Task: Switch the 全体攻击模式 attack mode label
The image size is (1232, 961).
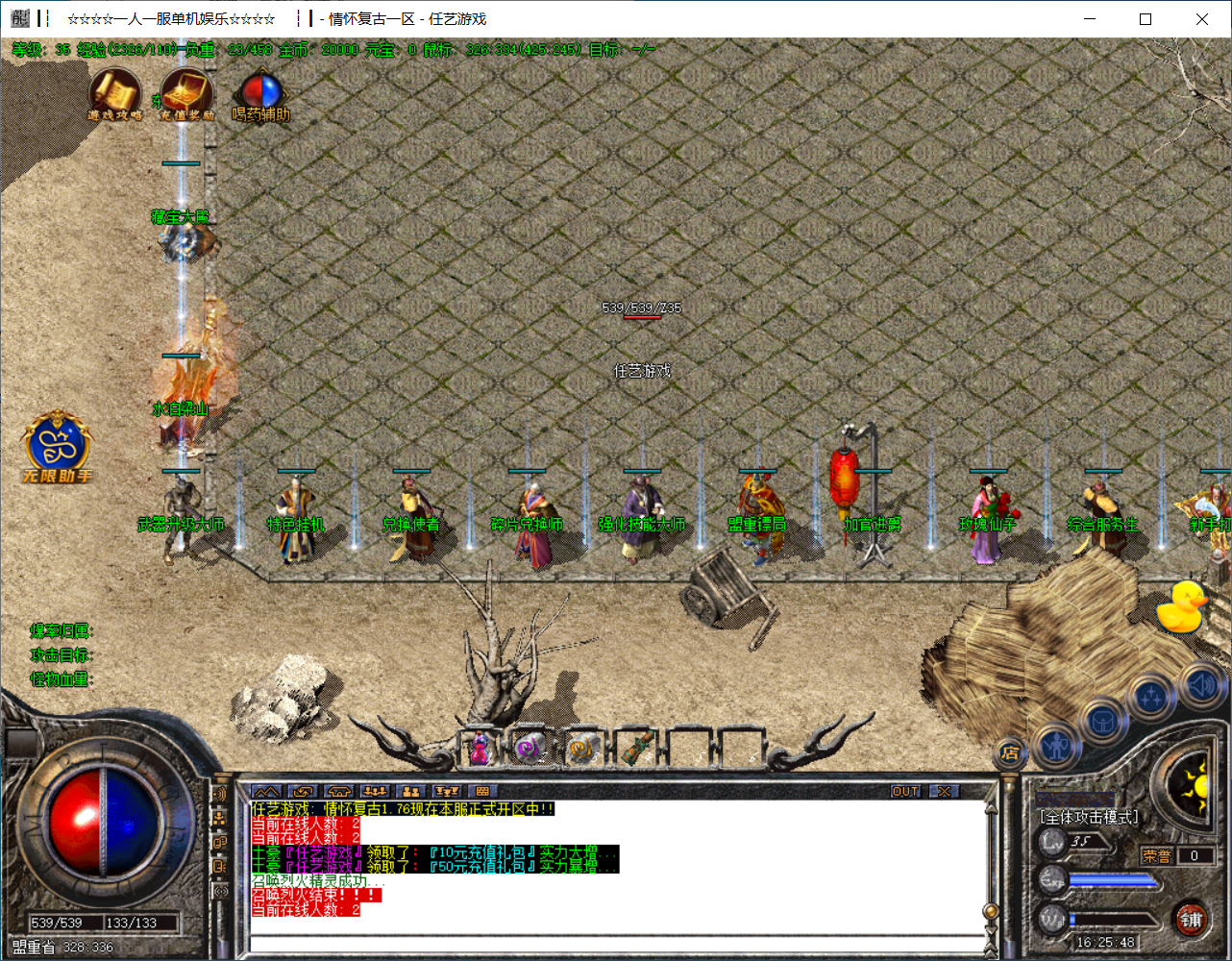Action: click(x=1089, y=817)
